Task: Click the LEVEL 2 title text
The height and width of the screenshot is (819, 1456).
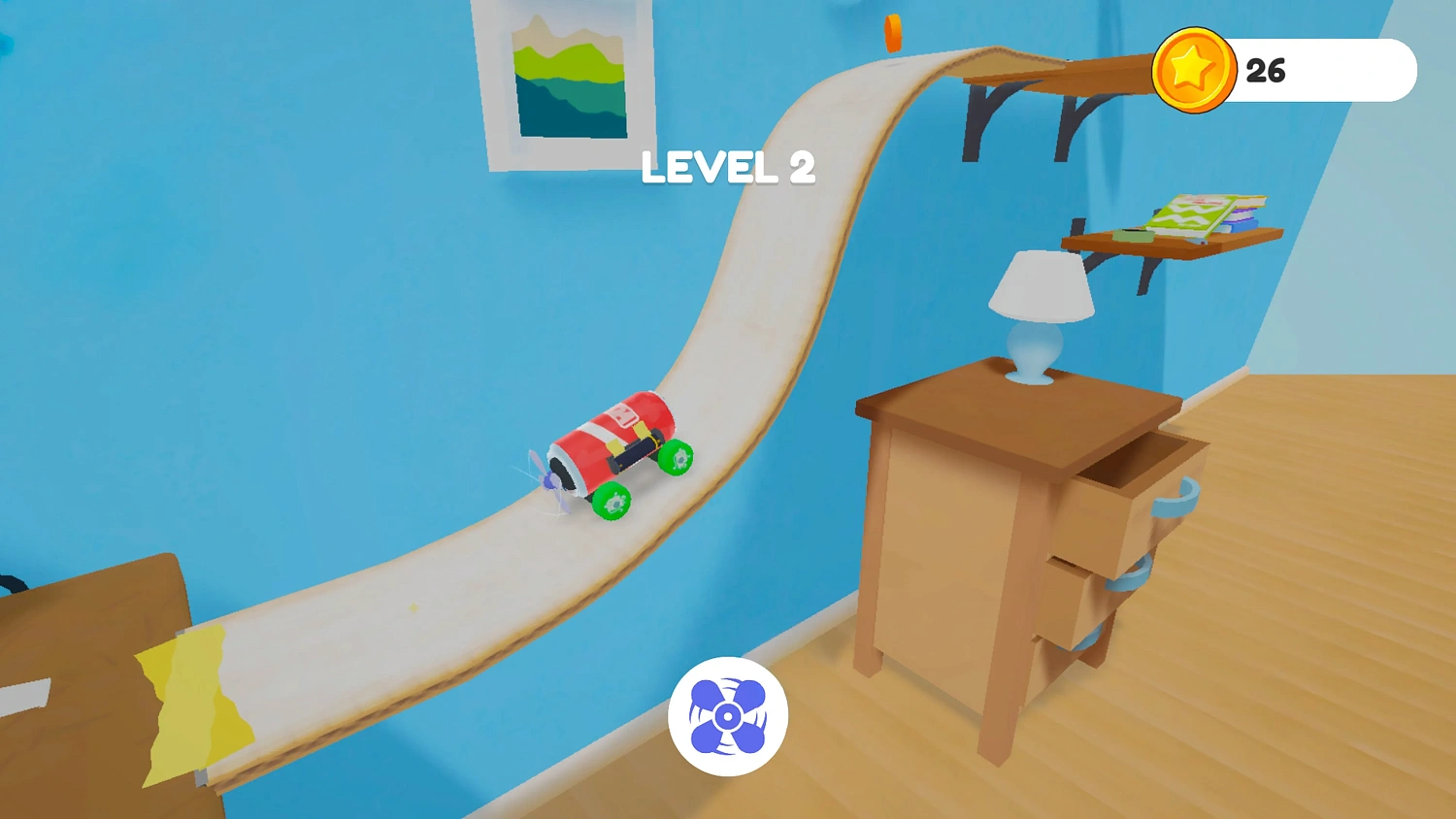Action: (728, 168)
